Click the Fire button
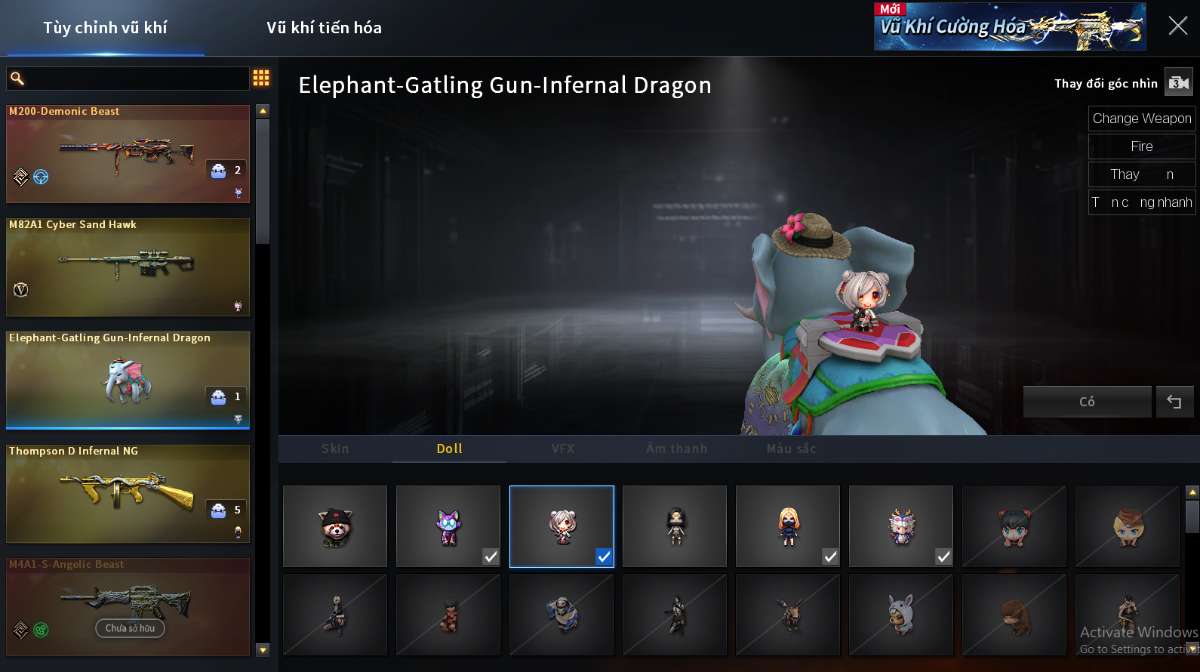1200x672 pixels. 1141,146
